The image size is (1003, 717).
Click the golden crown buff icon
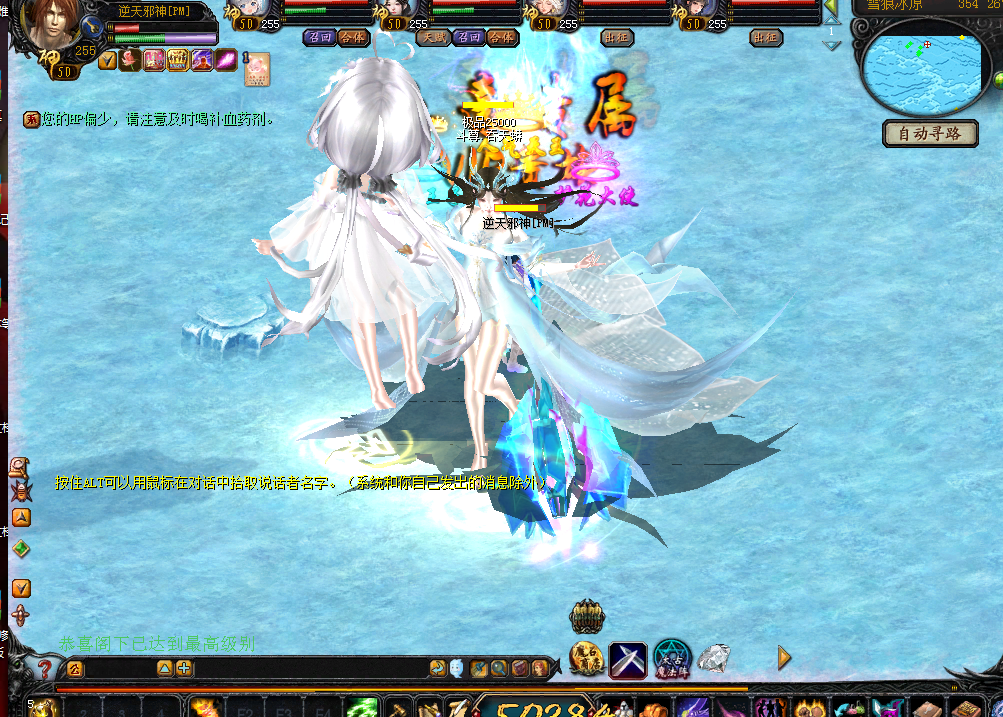[x=178, y=60]
